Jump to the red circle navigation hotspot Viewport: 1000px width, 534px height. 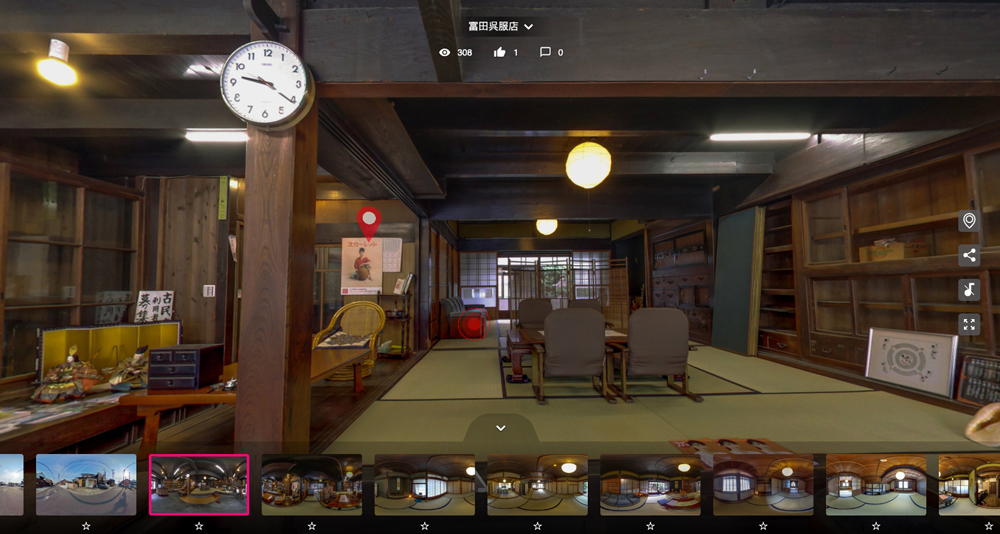(471, 325)
